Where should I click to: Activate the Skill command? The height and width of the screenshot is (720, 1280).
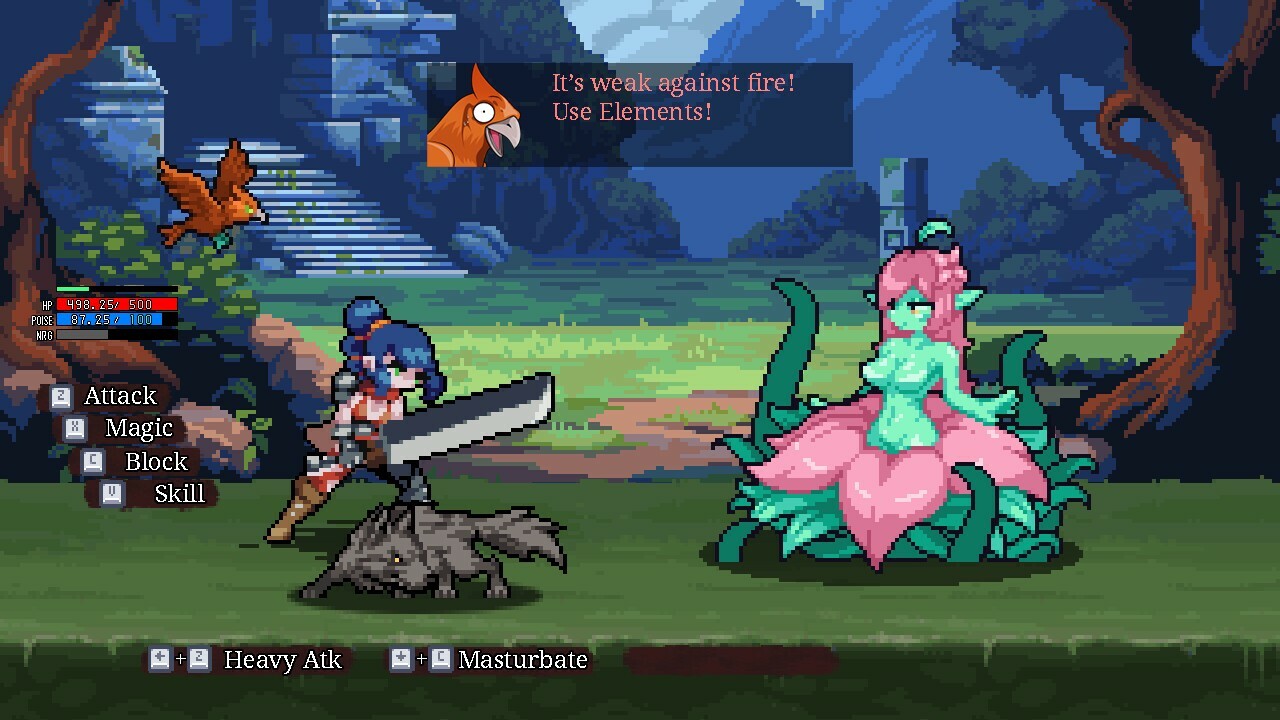[178, 493]
